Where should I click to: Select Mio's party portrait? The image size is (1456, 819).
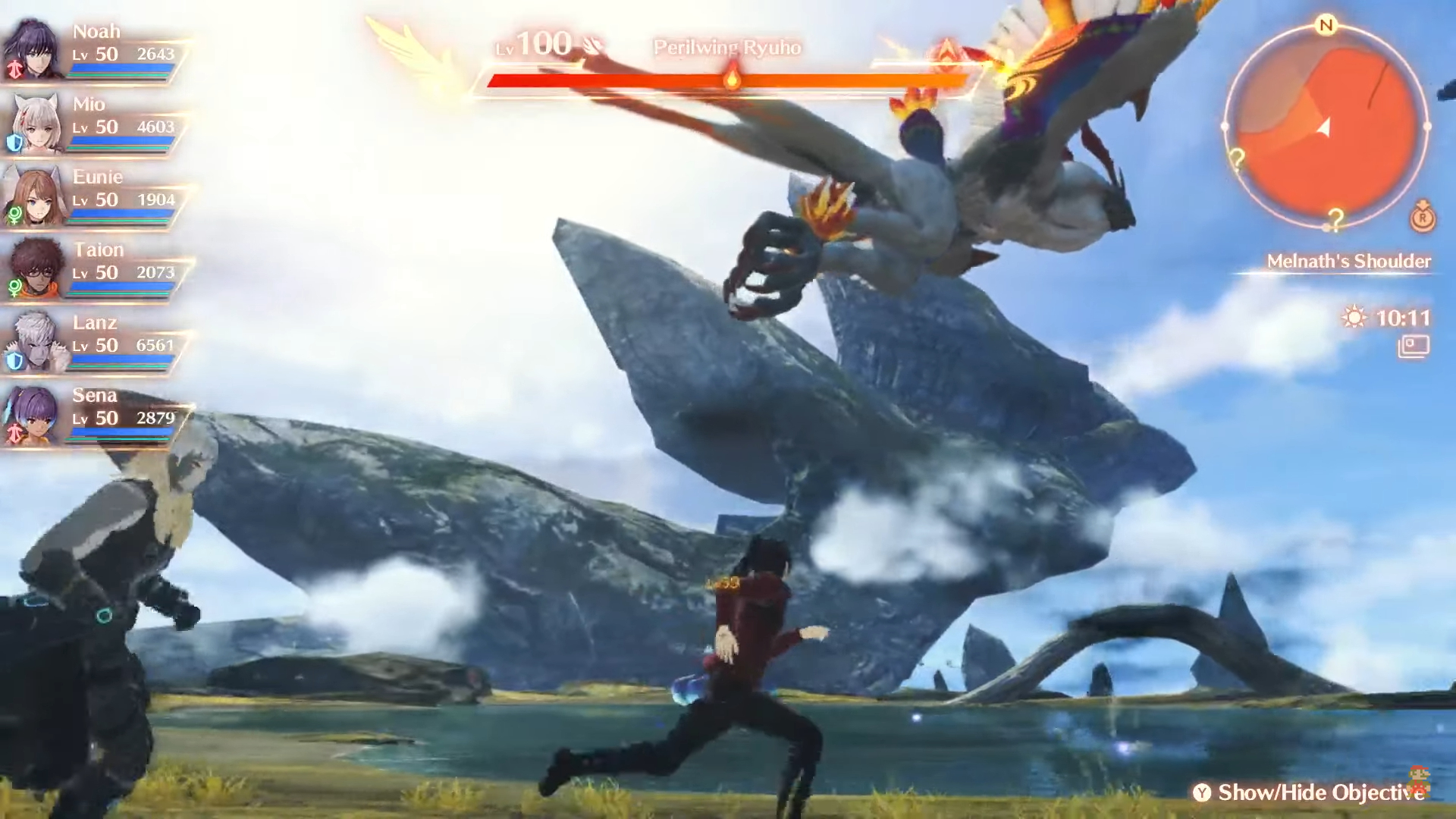[x=34, y=123]
